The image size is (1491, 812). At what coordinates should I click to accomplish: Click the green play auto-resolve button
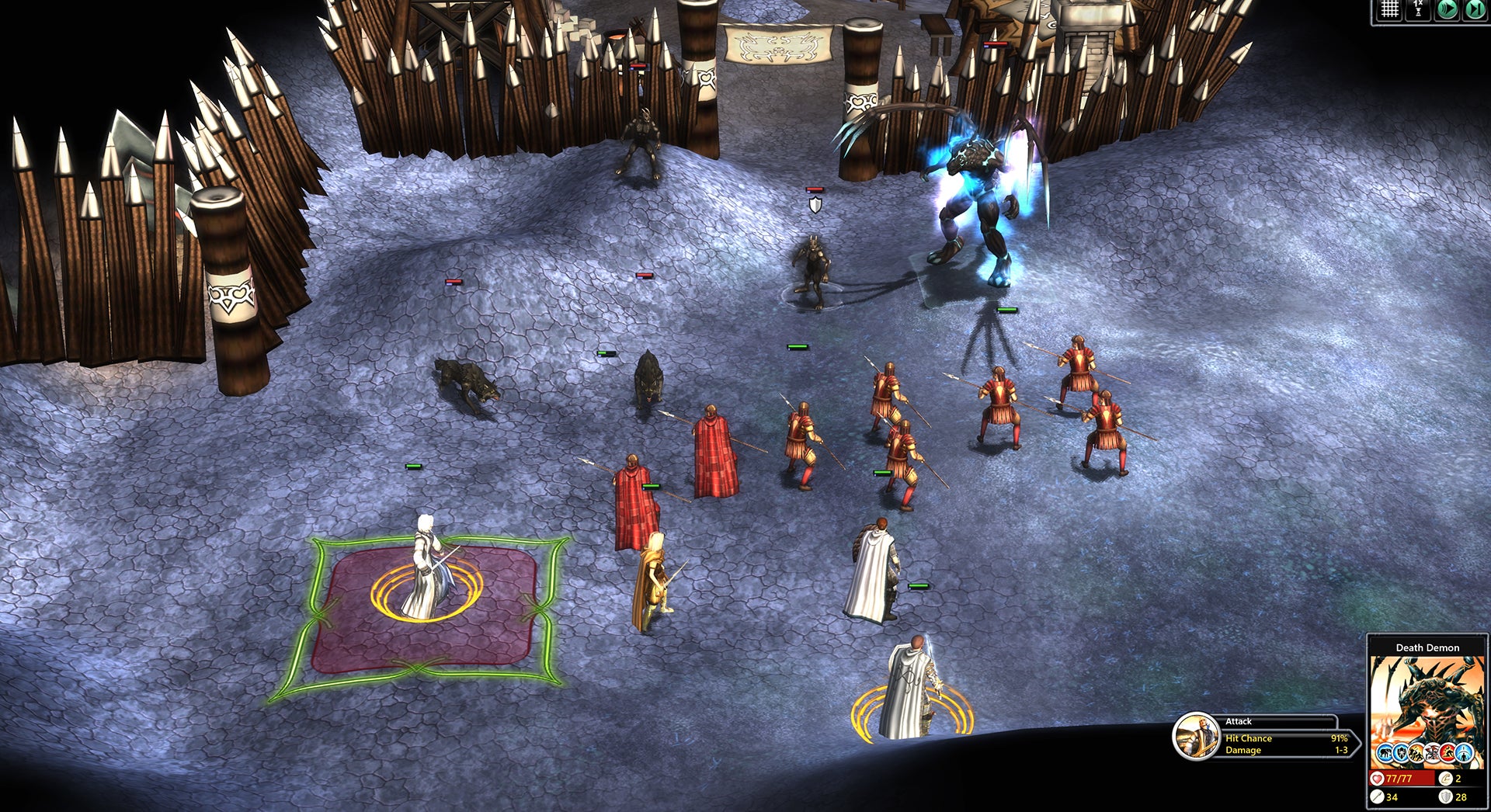click(1447, 9)
